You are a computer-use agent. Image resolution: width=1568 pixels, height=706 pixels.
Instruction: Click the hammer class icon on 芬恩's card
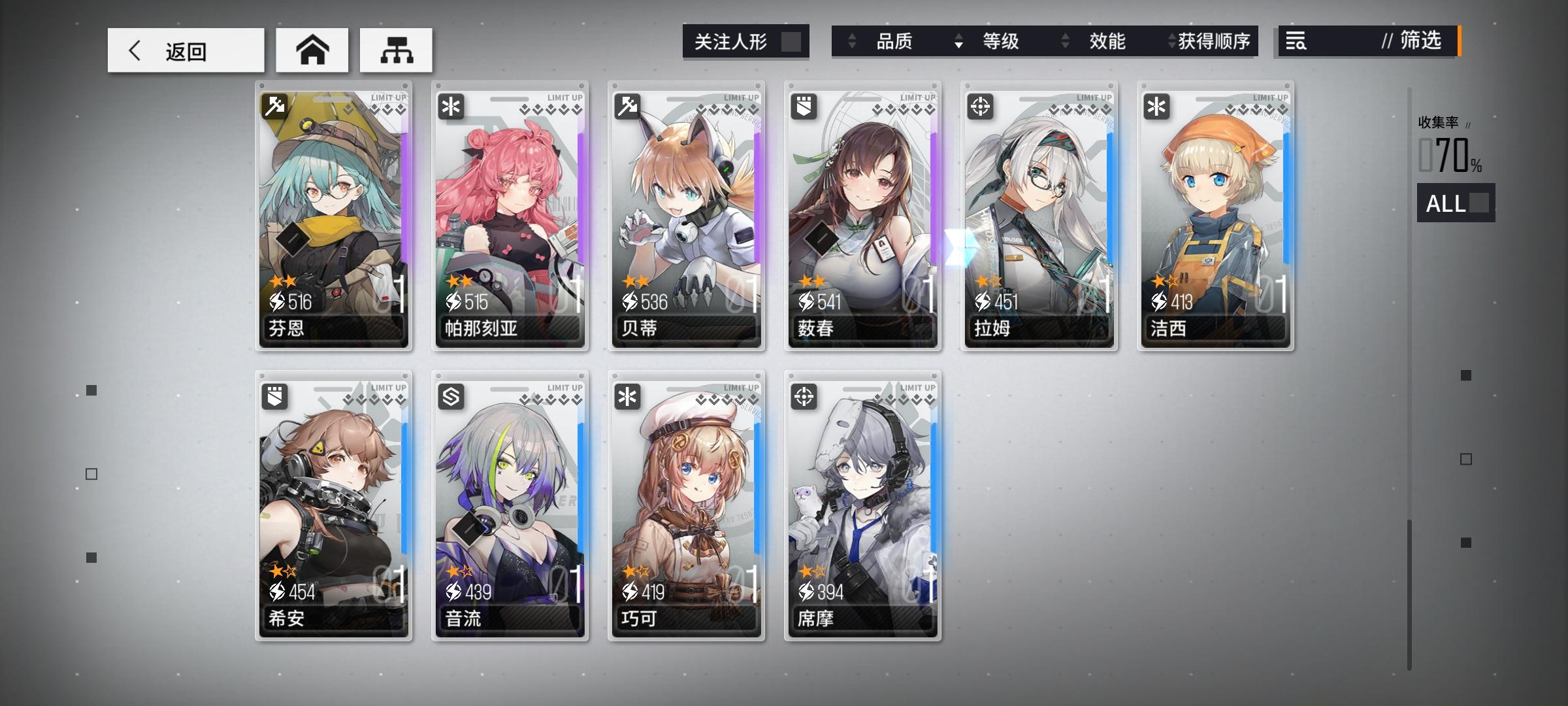275,105
